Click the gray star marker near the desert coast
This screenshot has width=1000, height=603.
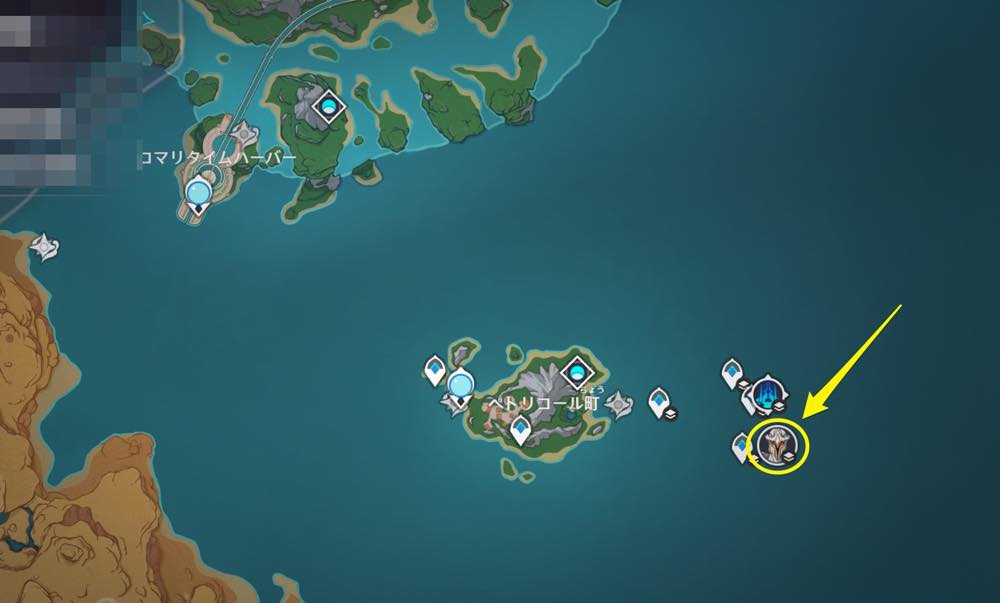point(44,245)
